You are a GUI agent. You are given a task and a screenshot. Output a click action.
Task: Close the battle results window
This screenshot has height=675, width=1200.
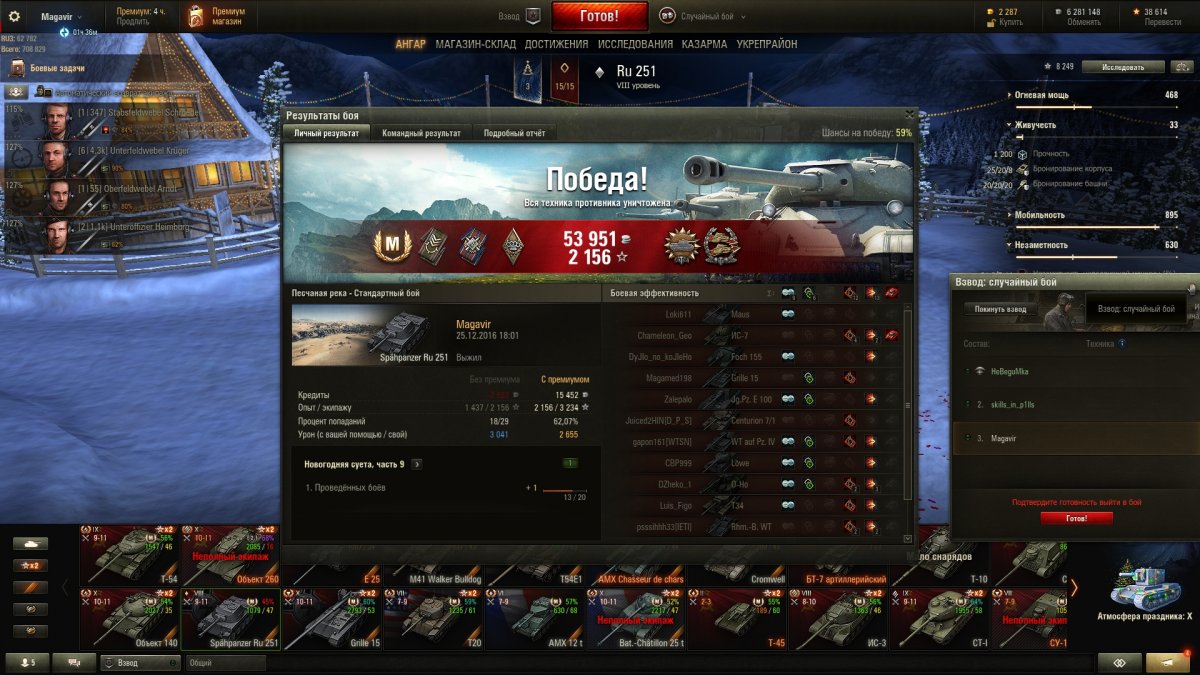tap(909, 115)
